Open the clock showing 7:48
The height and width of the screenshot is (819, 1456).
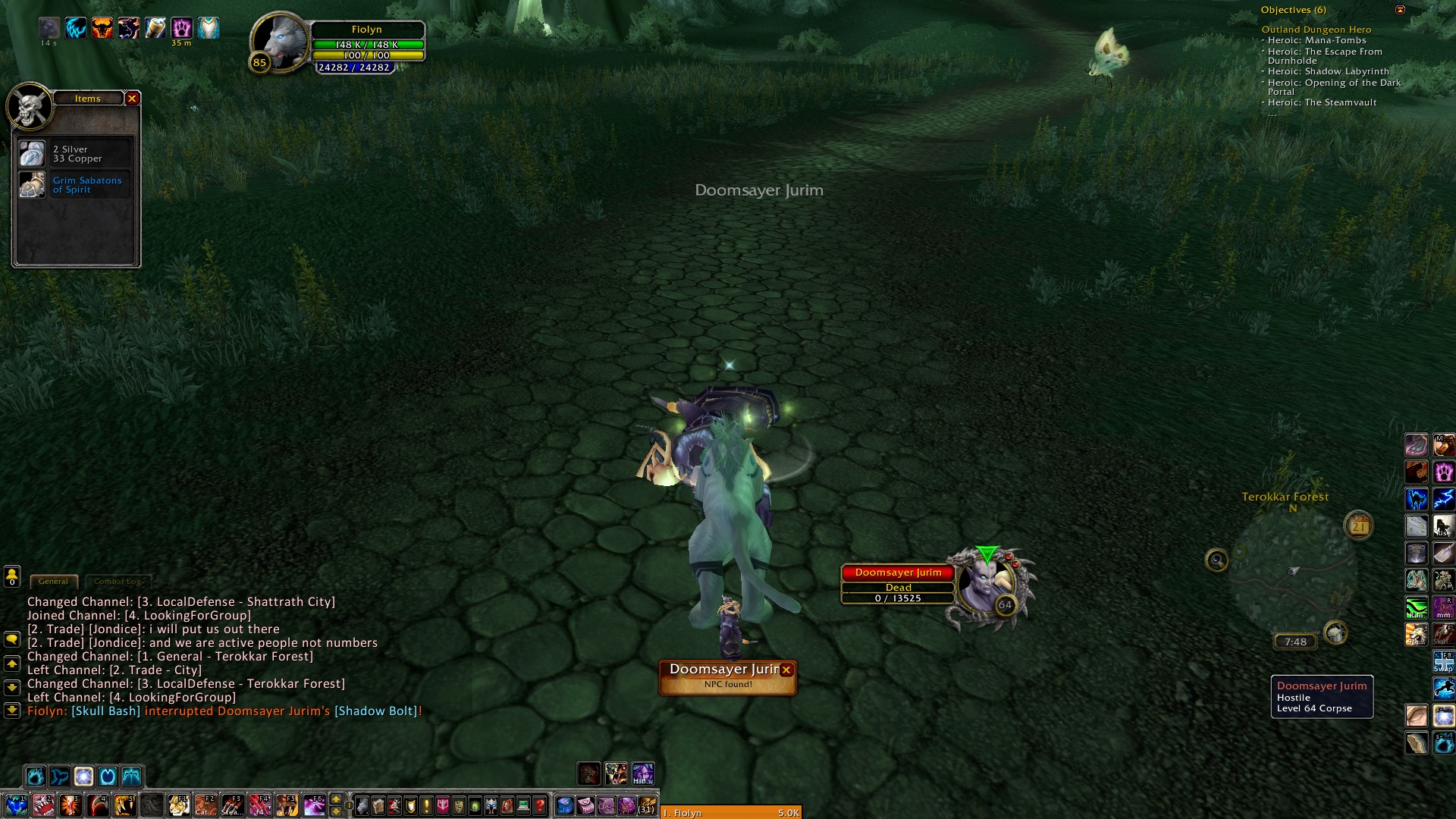click(1295, 642)
